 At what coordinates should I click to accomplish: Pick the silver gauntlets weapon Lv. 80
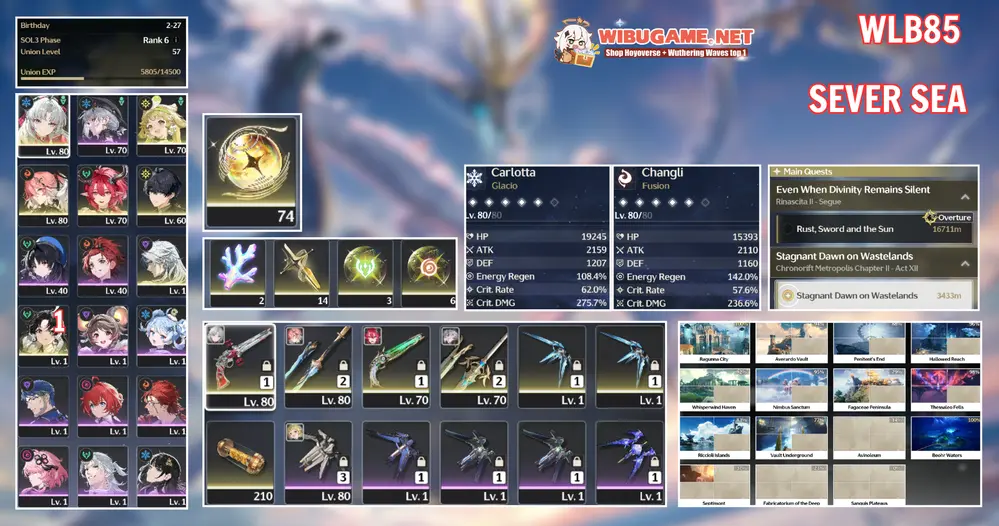[318, 461]
